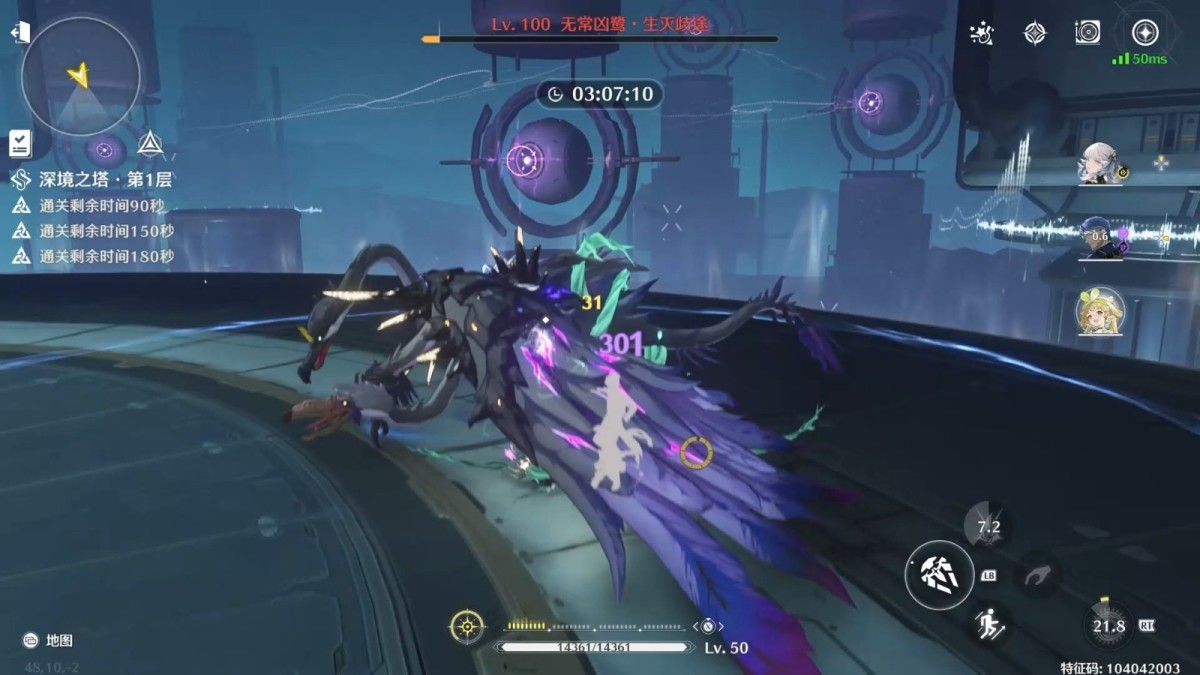Open the 深境之塔·第1层 objective tracker
1200x675 pixels.
[x=93, y=180]
